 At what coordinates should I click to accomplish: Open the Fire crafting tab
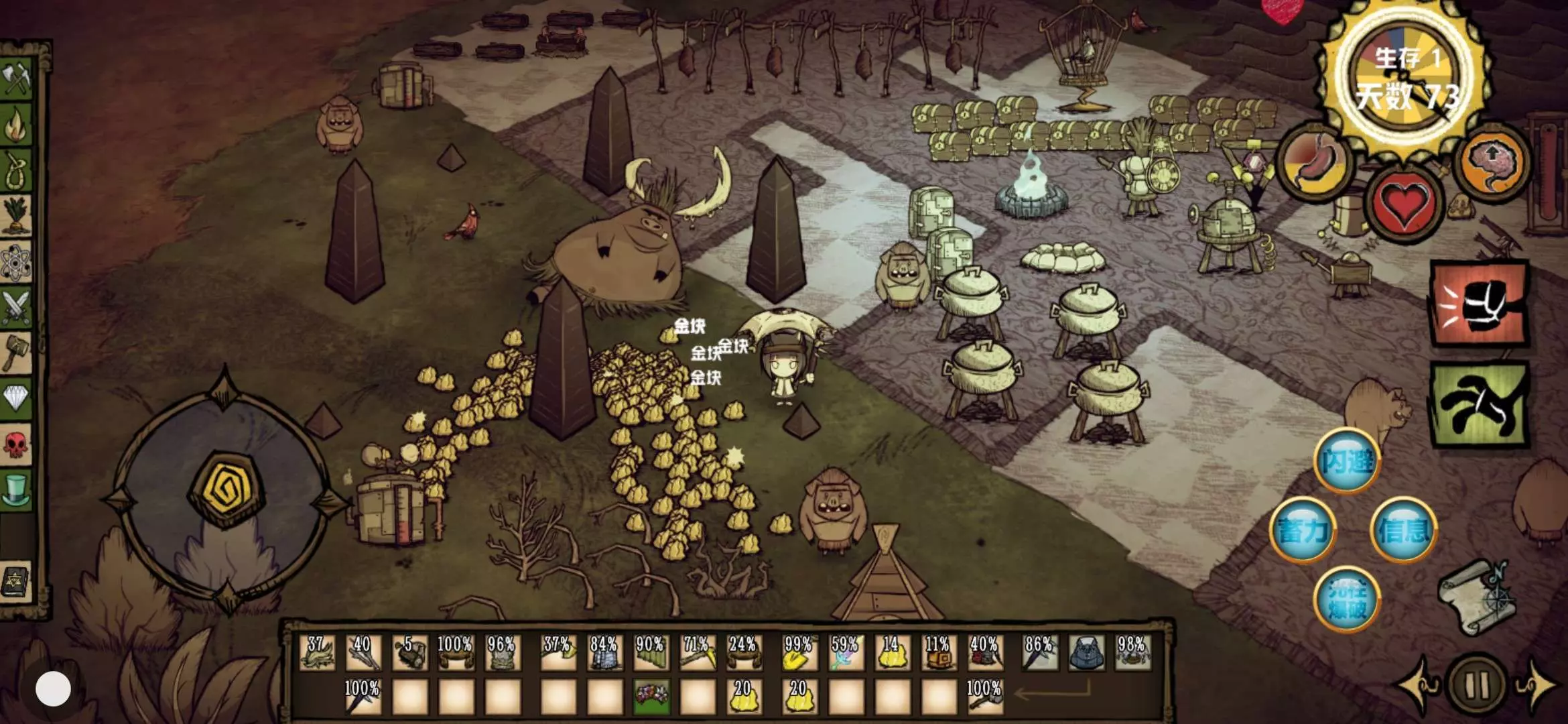[16, 125]
